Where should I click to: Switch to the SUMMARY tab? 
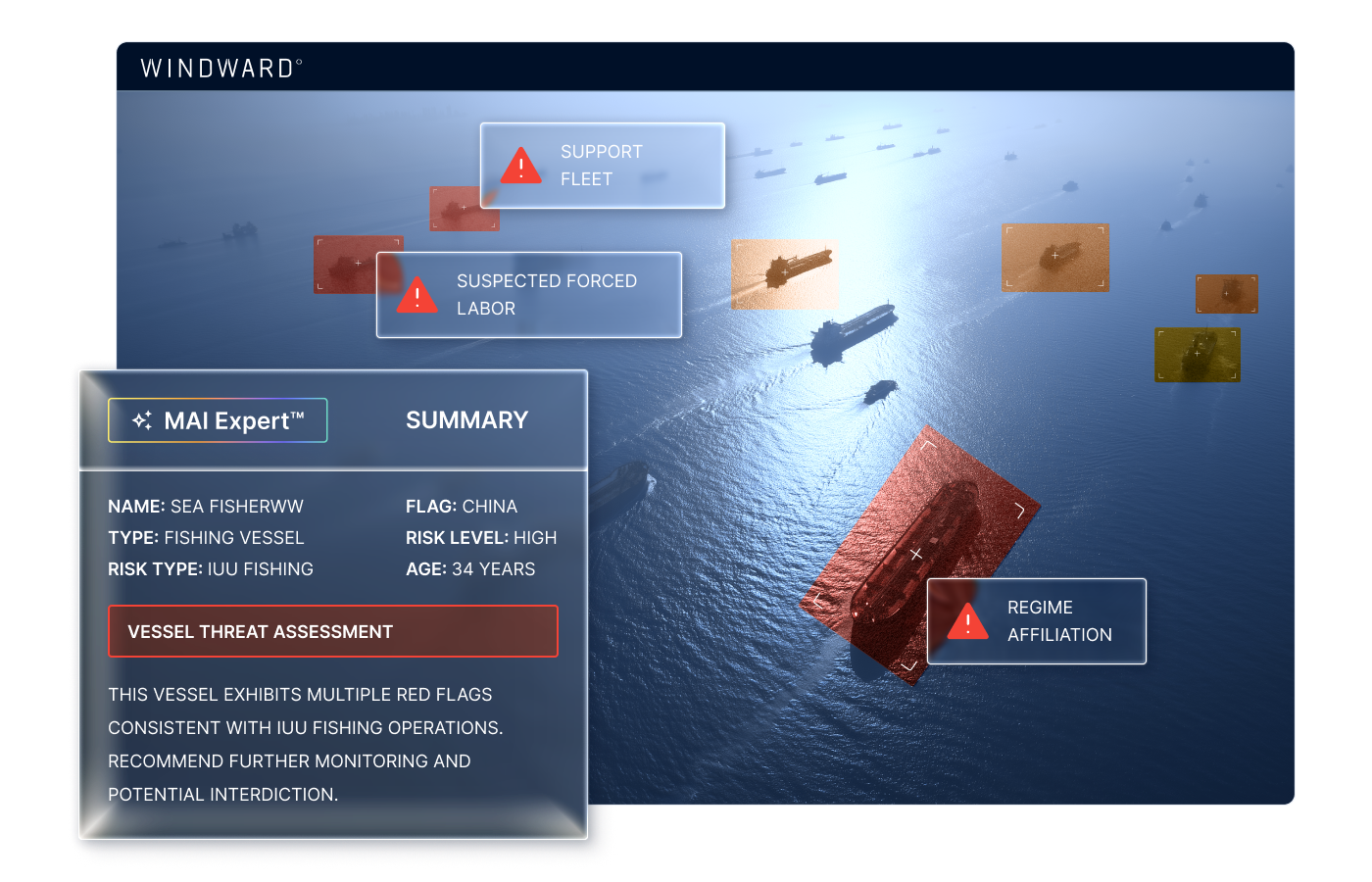466,419
